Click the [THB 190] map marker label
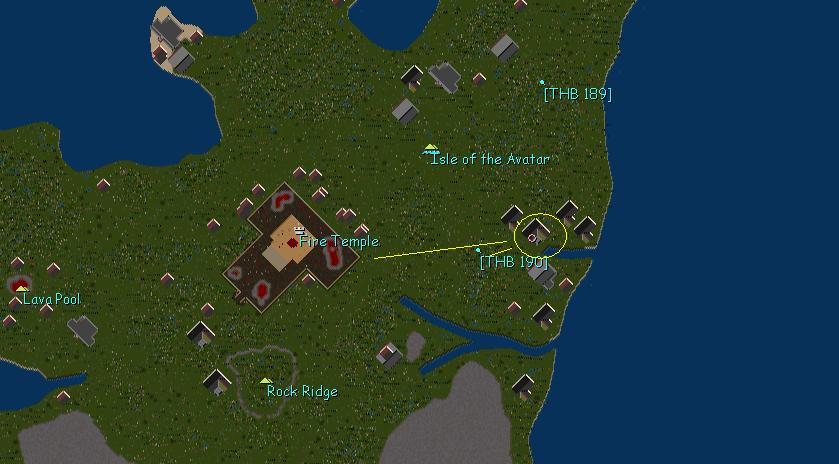 [x=514, y=262]
